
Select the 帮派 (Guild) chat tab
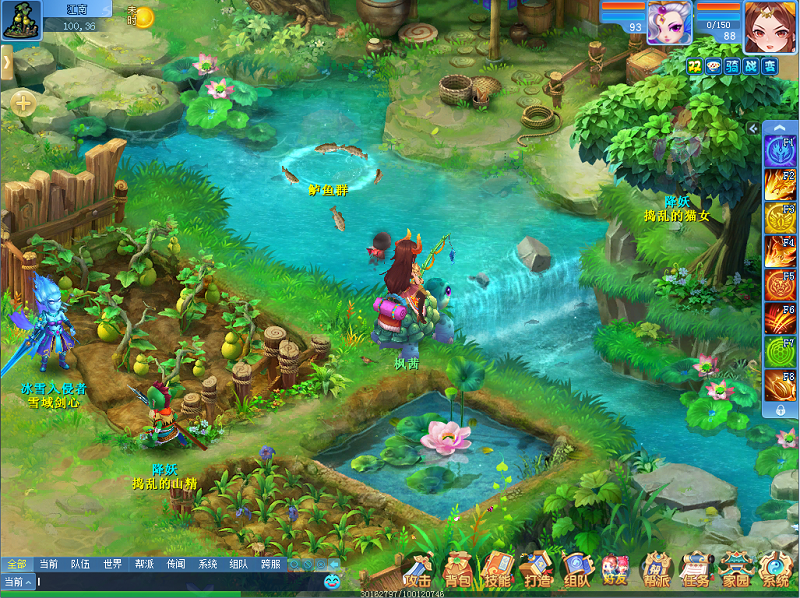tap(144, 564)
